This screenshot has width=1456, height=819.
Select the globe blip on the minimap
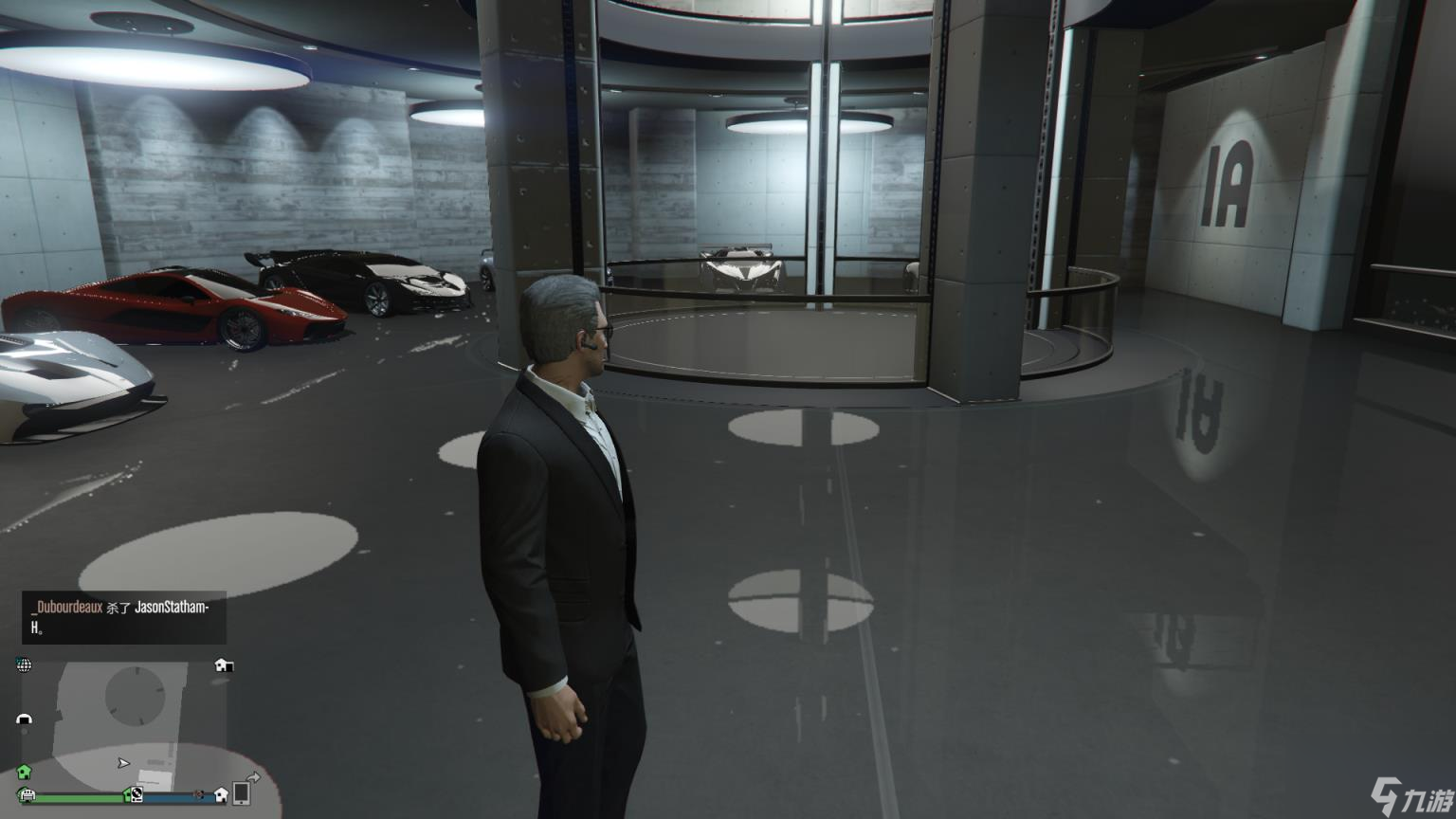pyautogui.click(x=25, y=665)
